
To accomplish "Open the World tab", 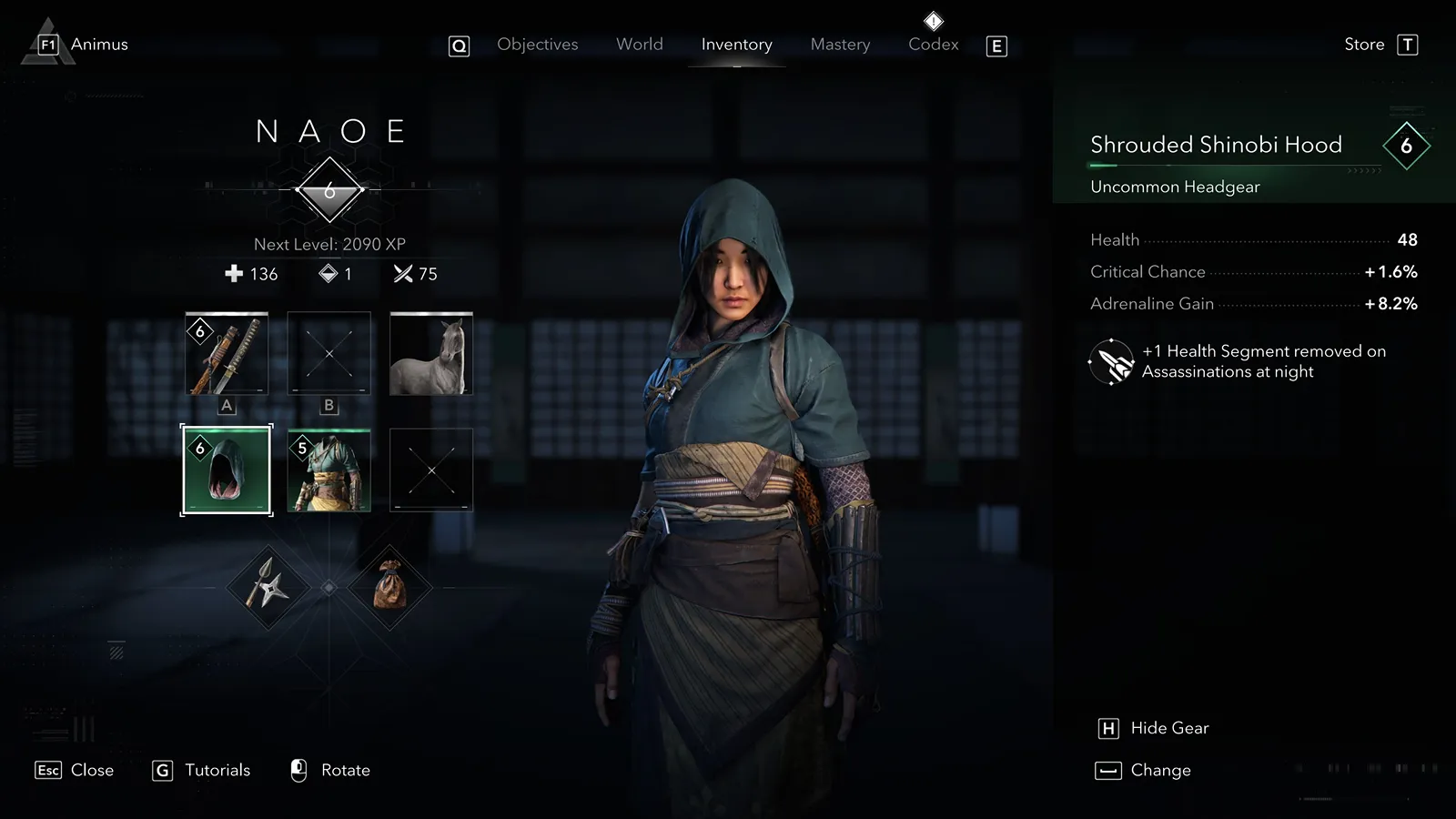I will click(639, 45).
